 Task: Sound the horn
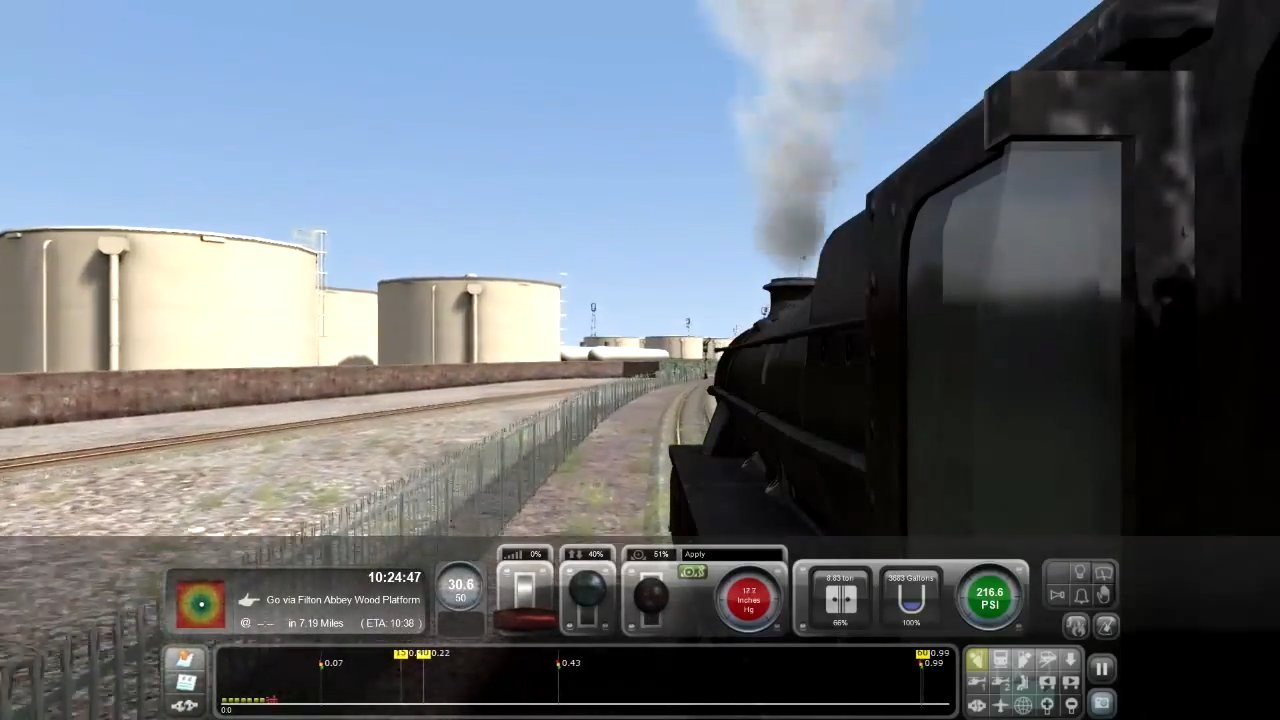coord(1058,595)
